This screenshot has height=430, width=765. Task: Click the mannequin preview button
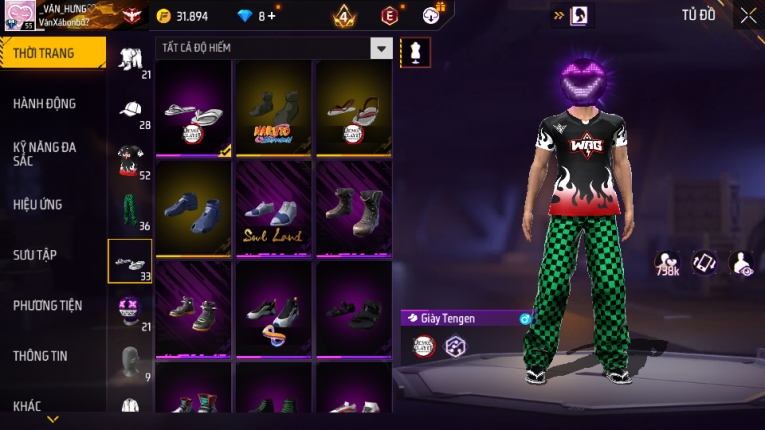(x=415, y=52)
